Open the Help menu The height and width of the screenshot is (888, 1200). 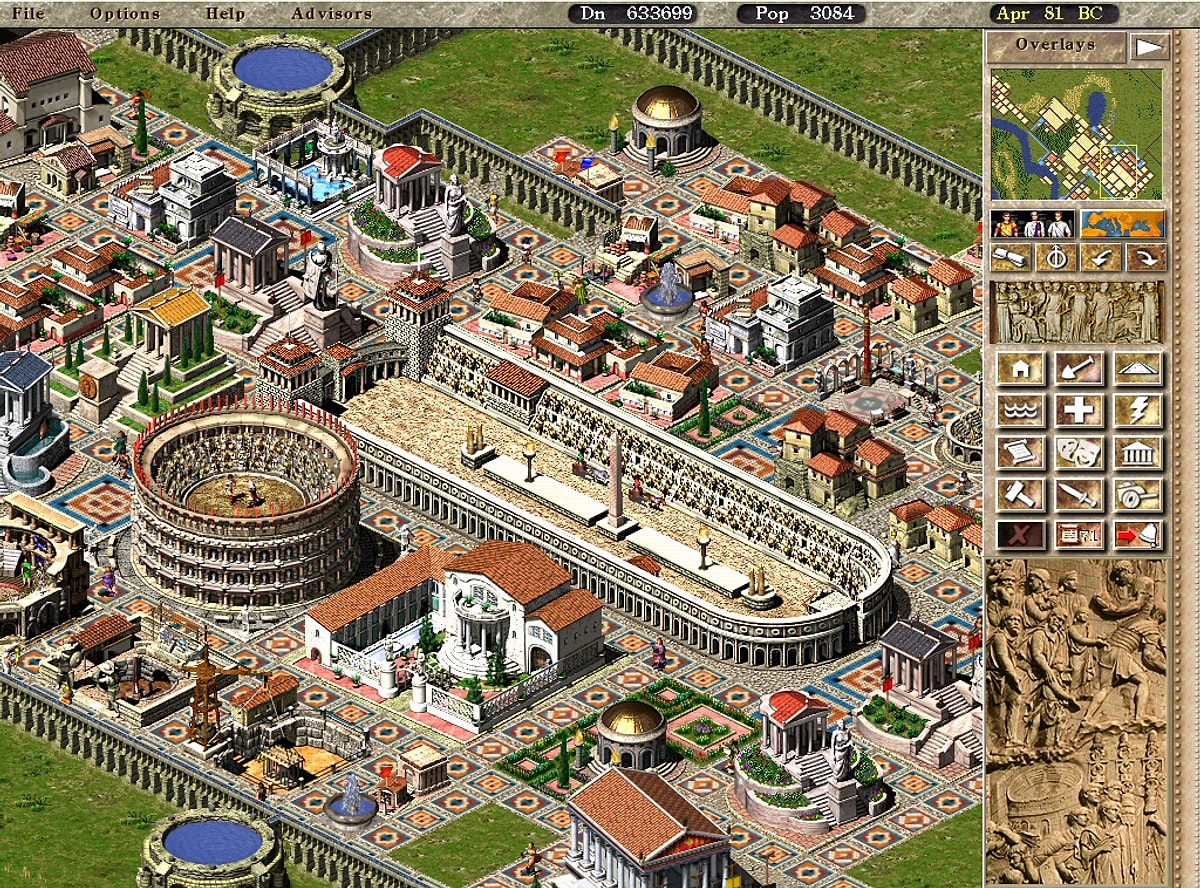(225, 14)
